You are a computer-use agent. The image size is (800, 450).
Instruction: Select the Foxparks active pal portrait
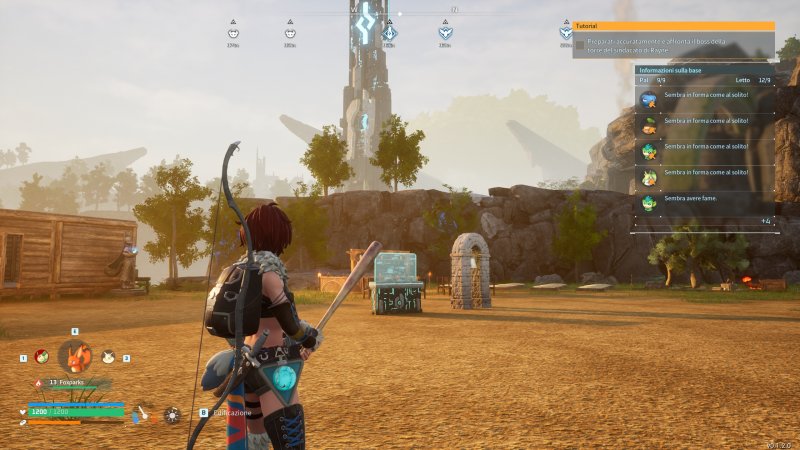pyautogui.click(x=75, y=356)
